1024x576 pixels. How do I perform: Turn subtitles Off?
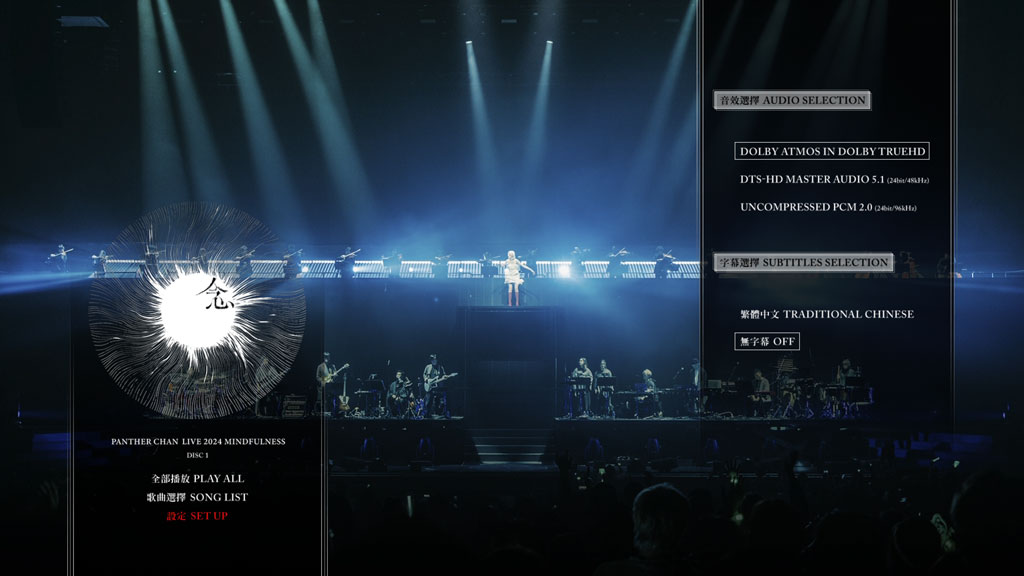click(767, 342)
